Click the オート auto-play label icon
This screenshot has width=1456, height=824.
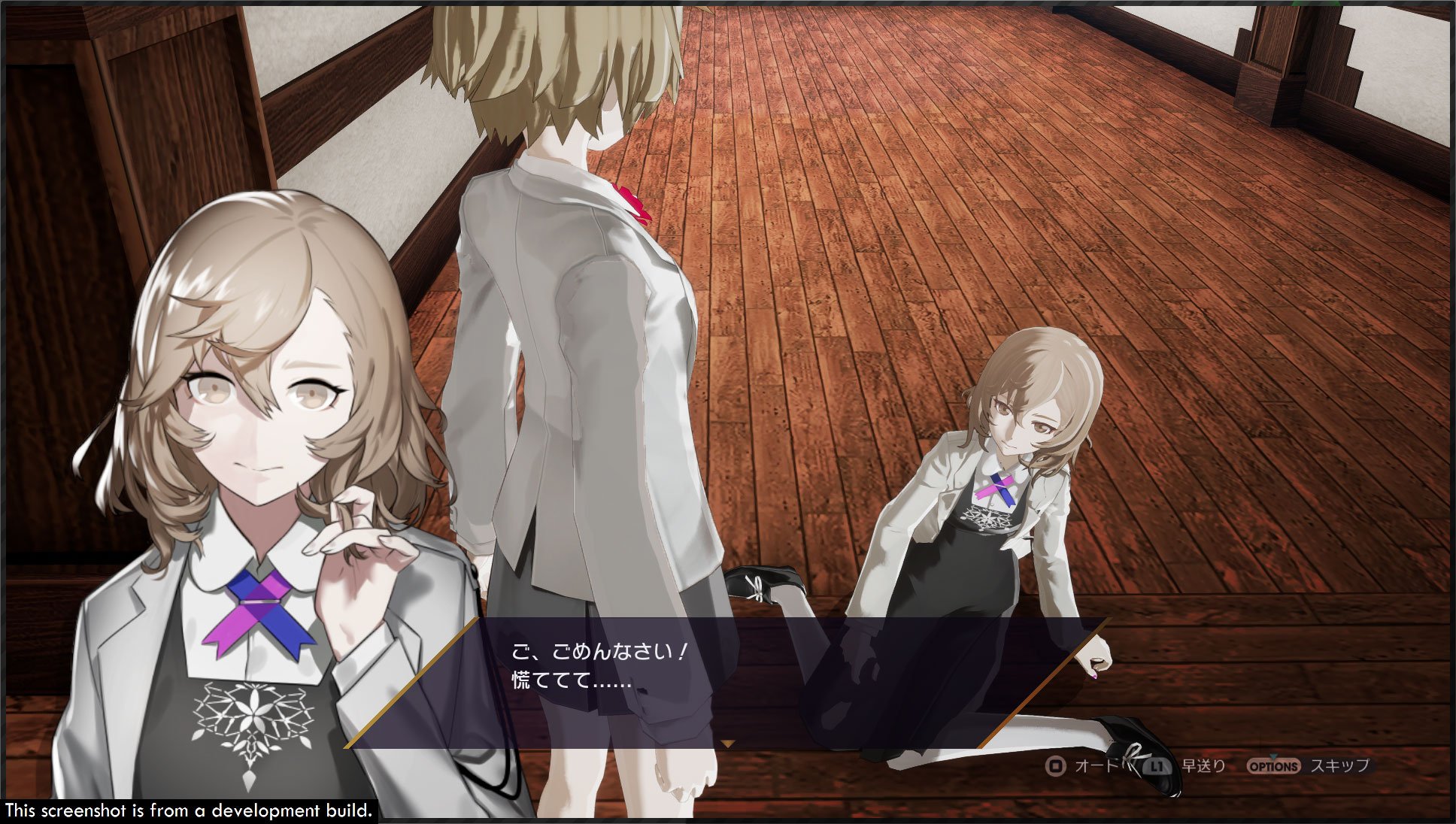click(1097, 765)
